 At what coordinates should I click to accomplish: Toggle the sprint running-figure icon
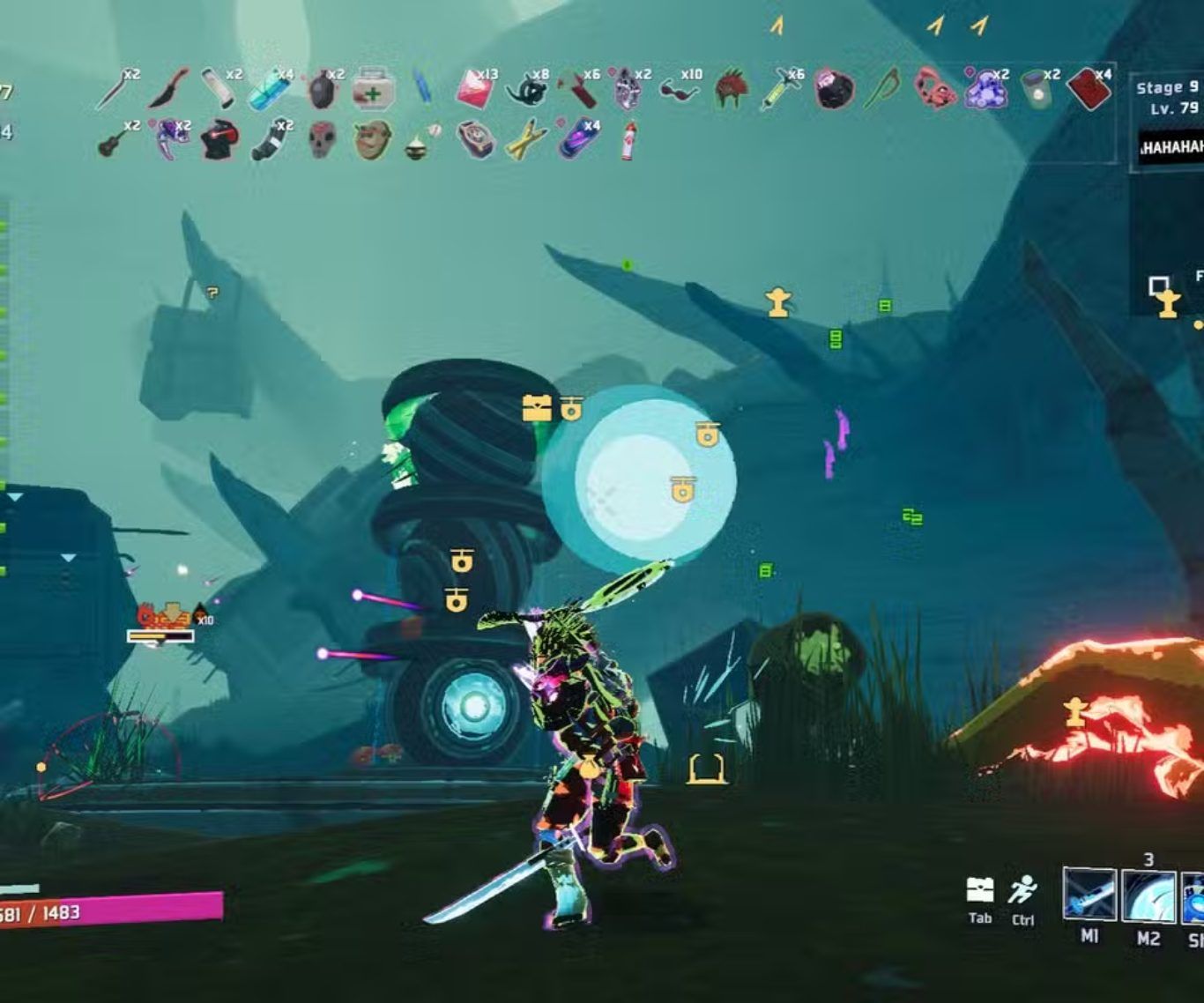[1022, 890]
